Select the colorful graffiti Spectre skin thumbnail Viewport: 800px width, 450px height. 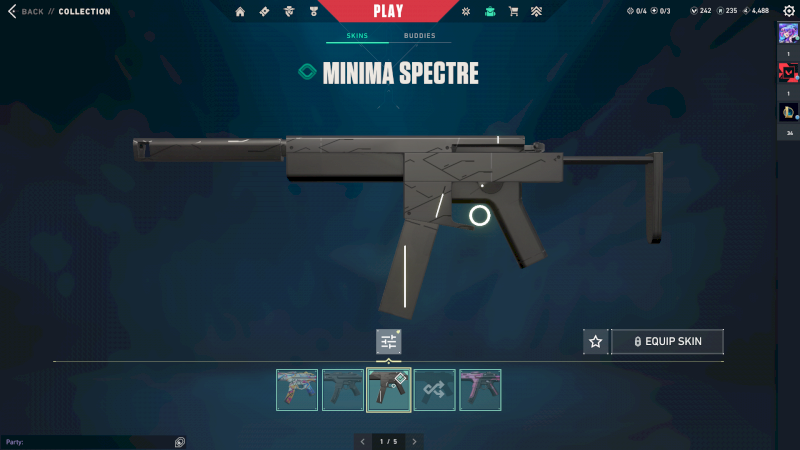click(297, 390)
